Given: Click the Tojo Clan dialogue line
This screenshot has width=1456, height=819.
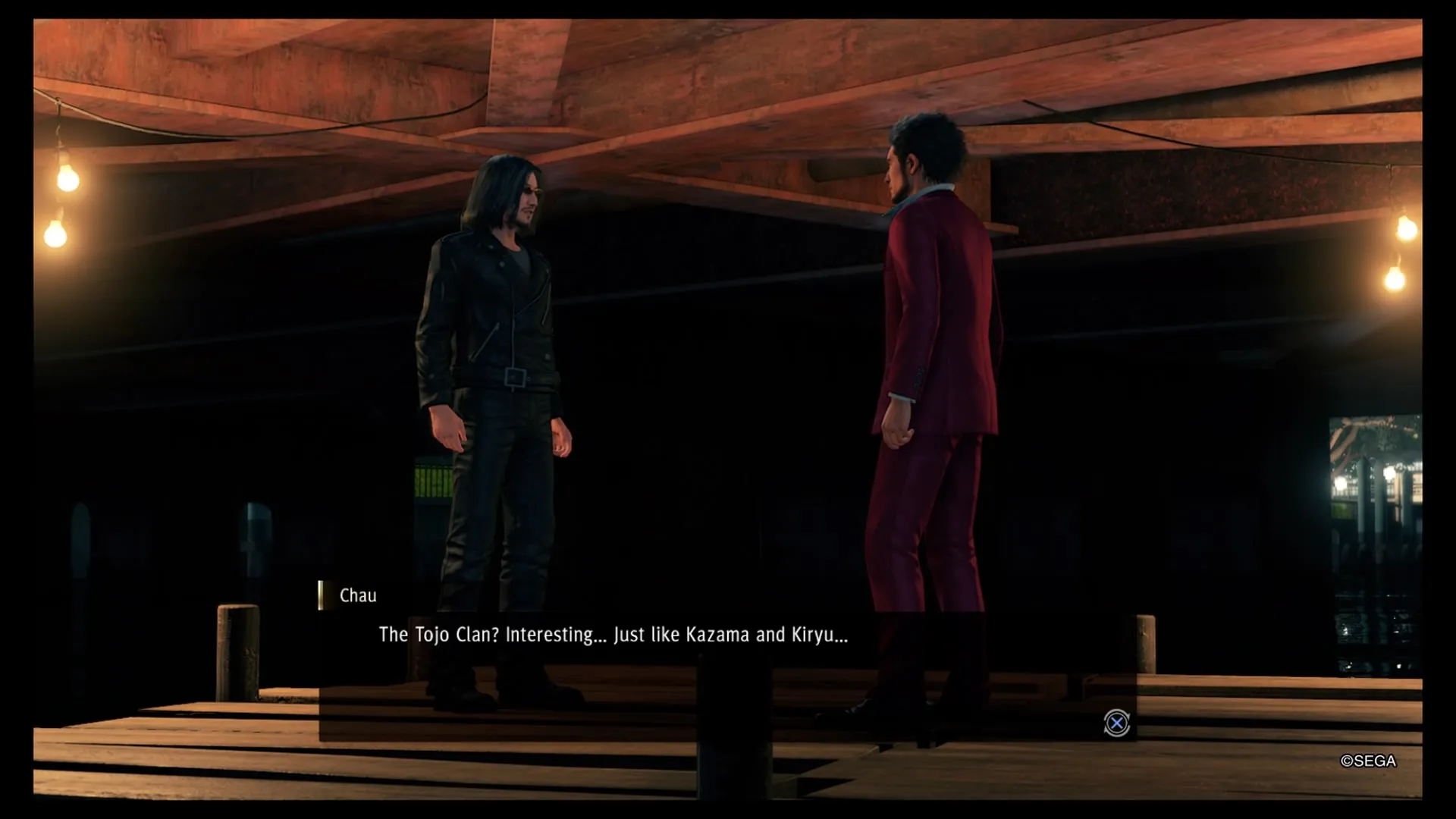Looking at the screenshot, I should coord(613,635).
